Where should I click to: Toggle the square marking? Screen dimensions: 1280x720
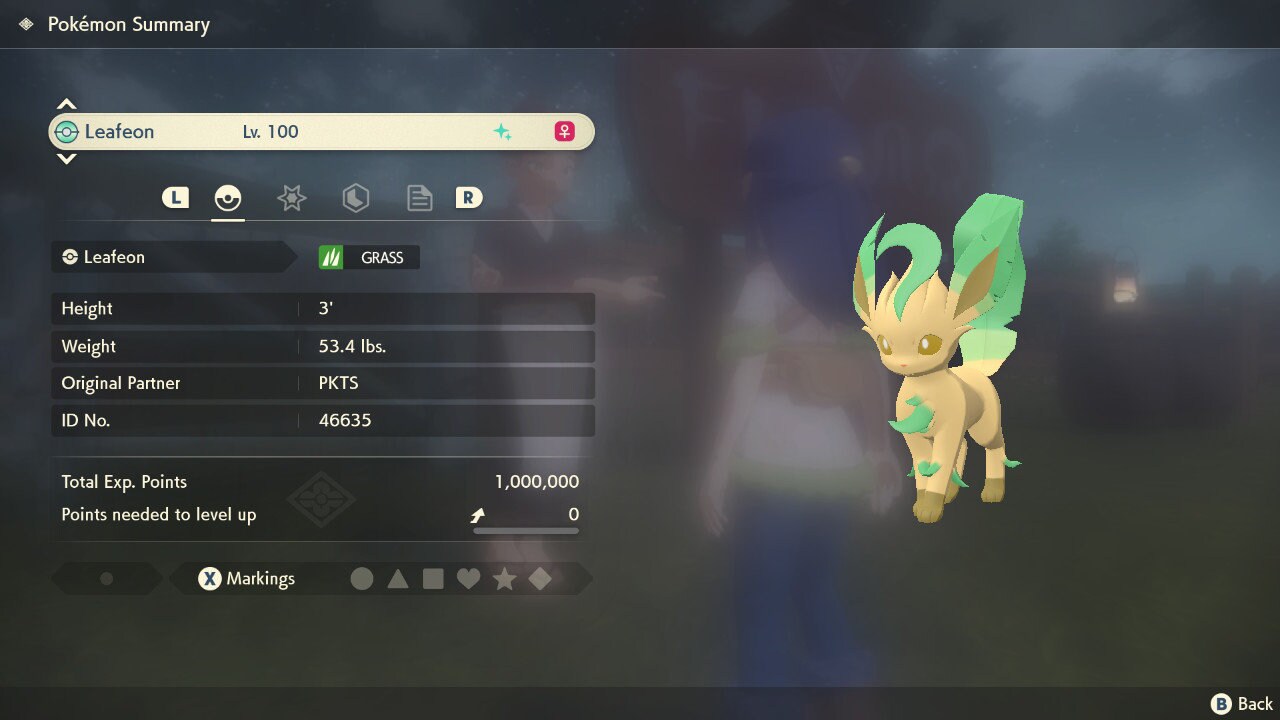(x=433, y=579)
